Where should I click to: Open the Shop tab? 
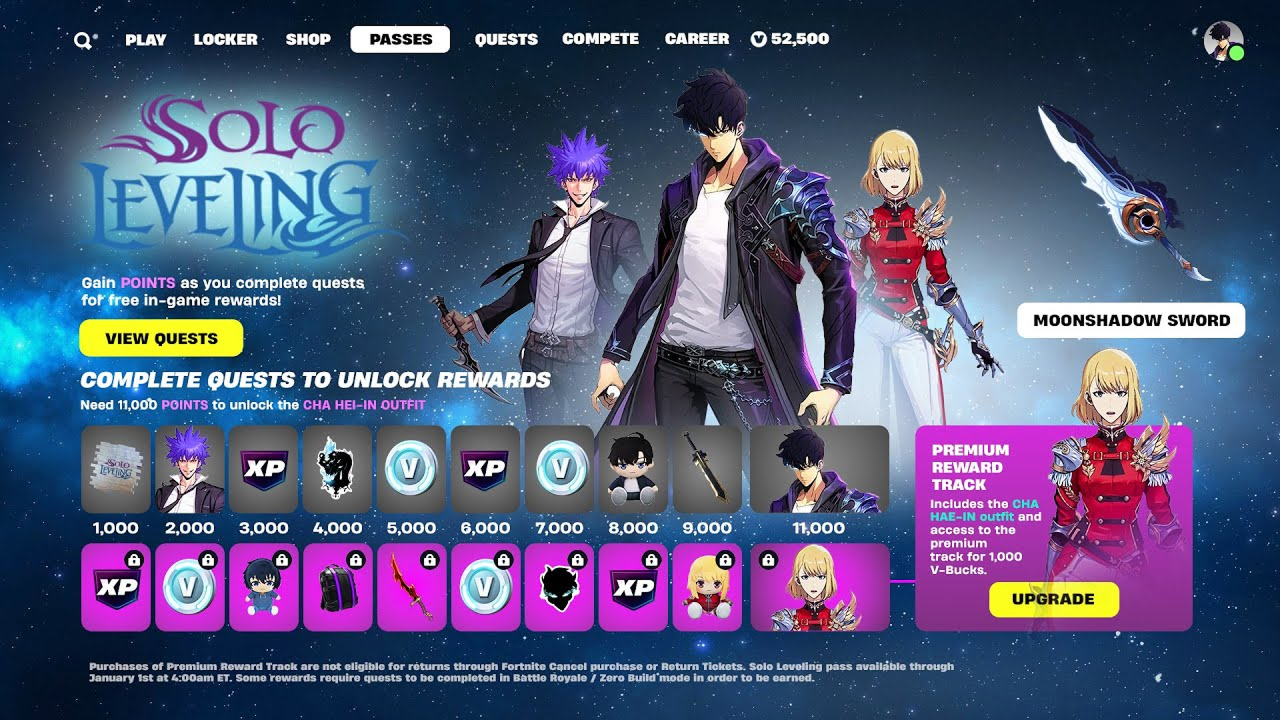(308, 40)
